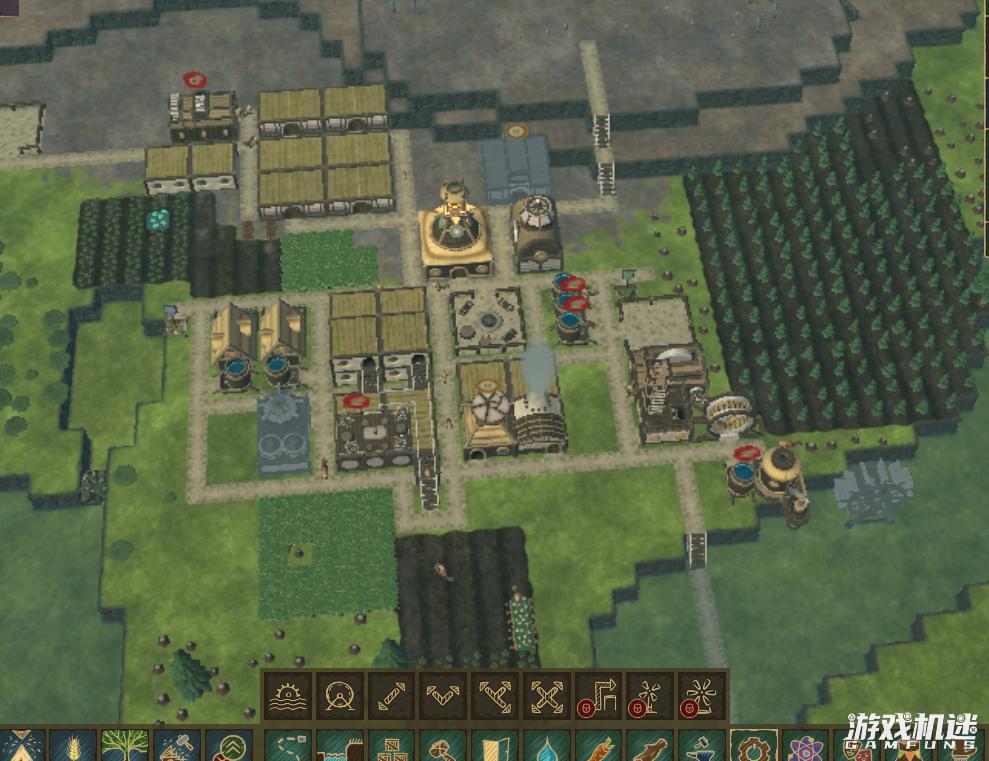The image size is (989, 761).
Task: Open the purple atom science category
Action: pos(805,747)
